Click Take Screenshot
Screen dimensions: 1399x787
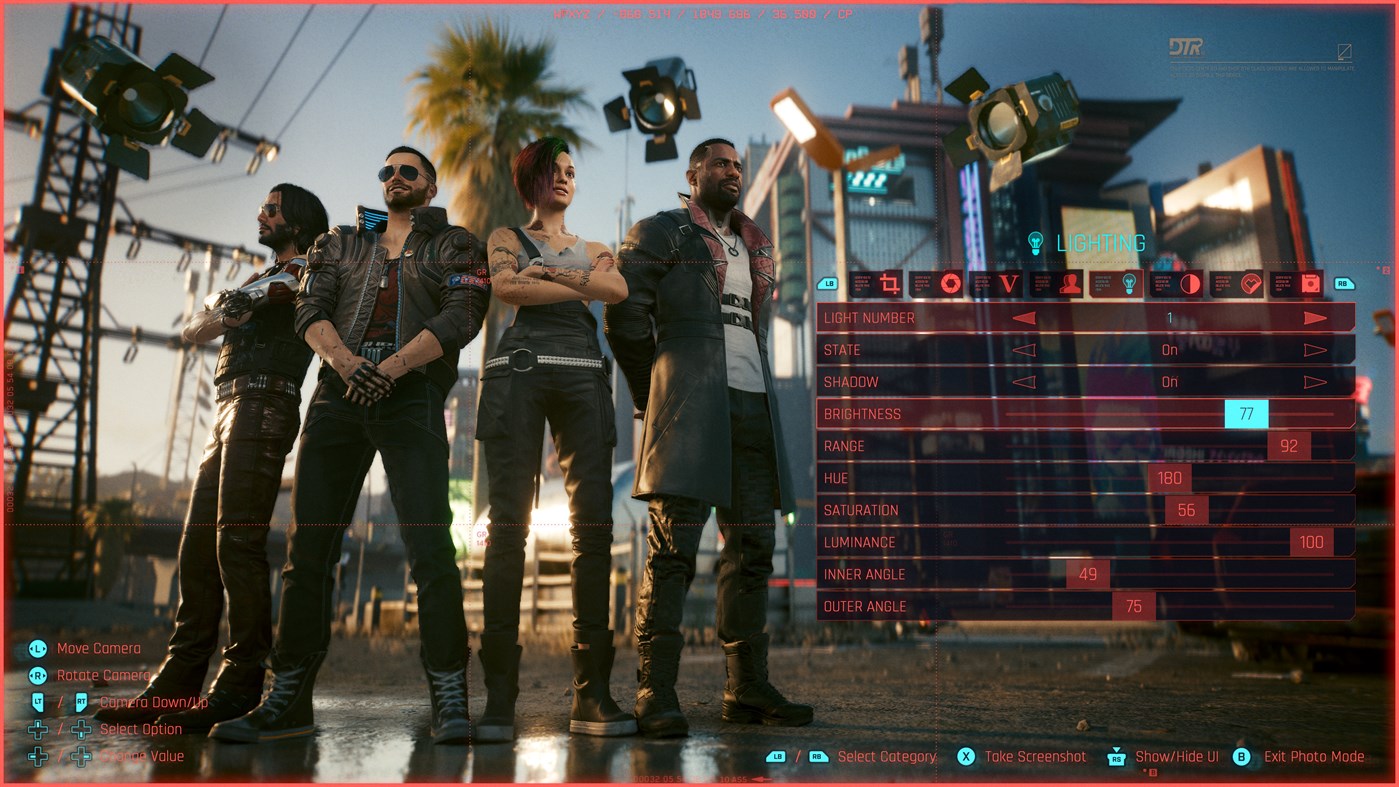pyautogui.click(x=1027, y=757)
